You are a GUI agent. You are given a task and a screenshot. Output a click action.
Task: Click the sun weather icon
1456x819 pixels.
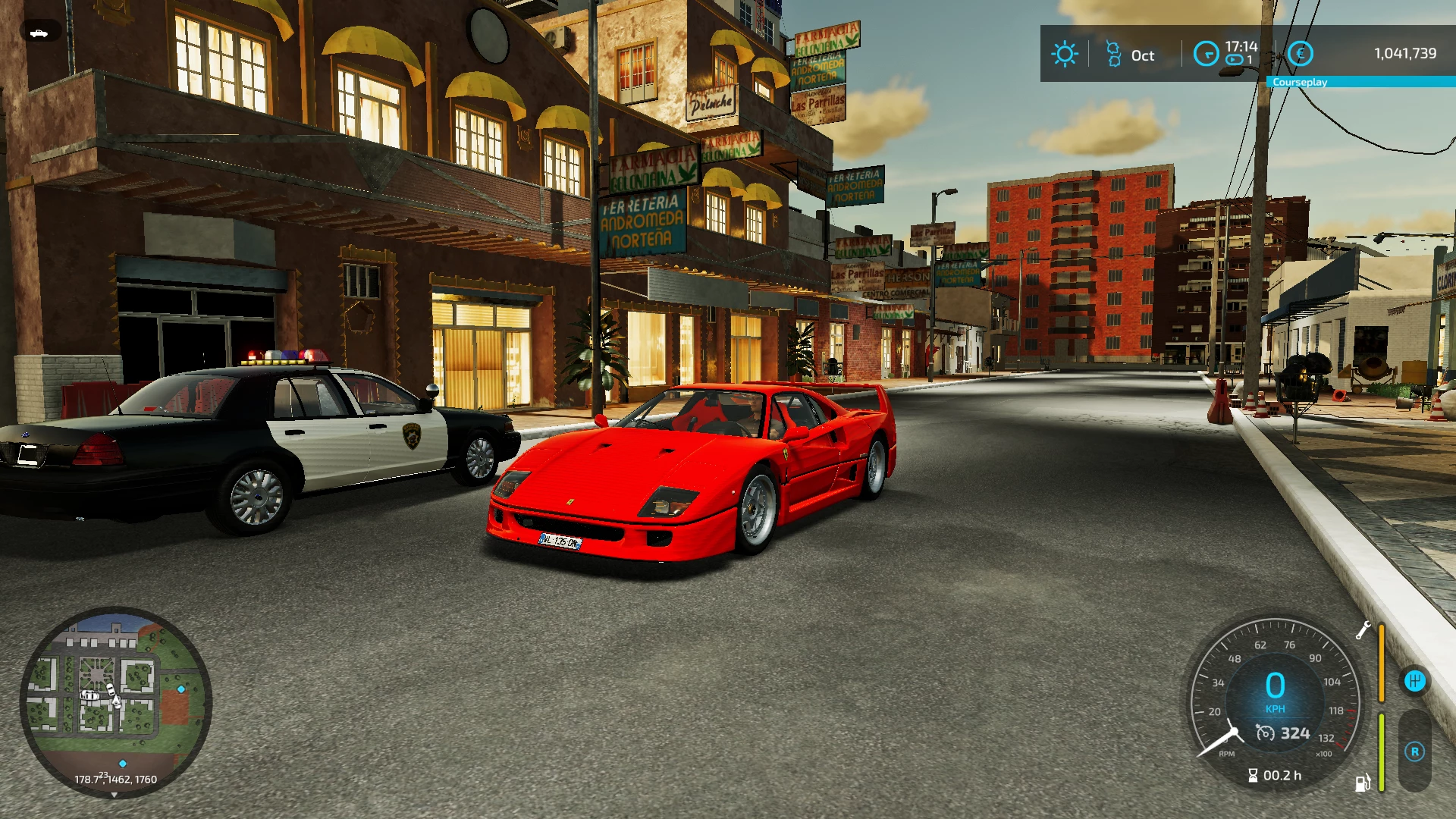pos(1064,55)
